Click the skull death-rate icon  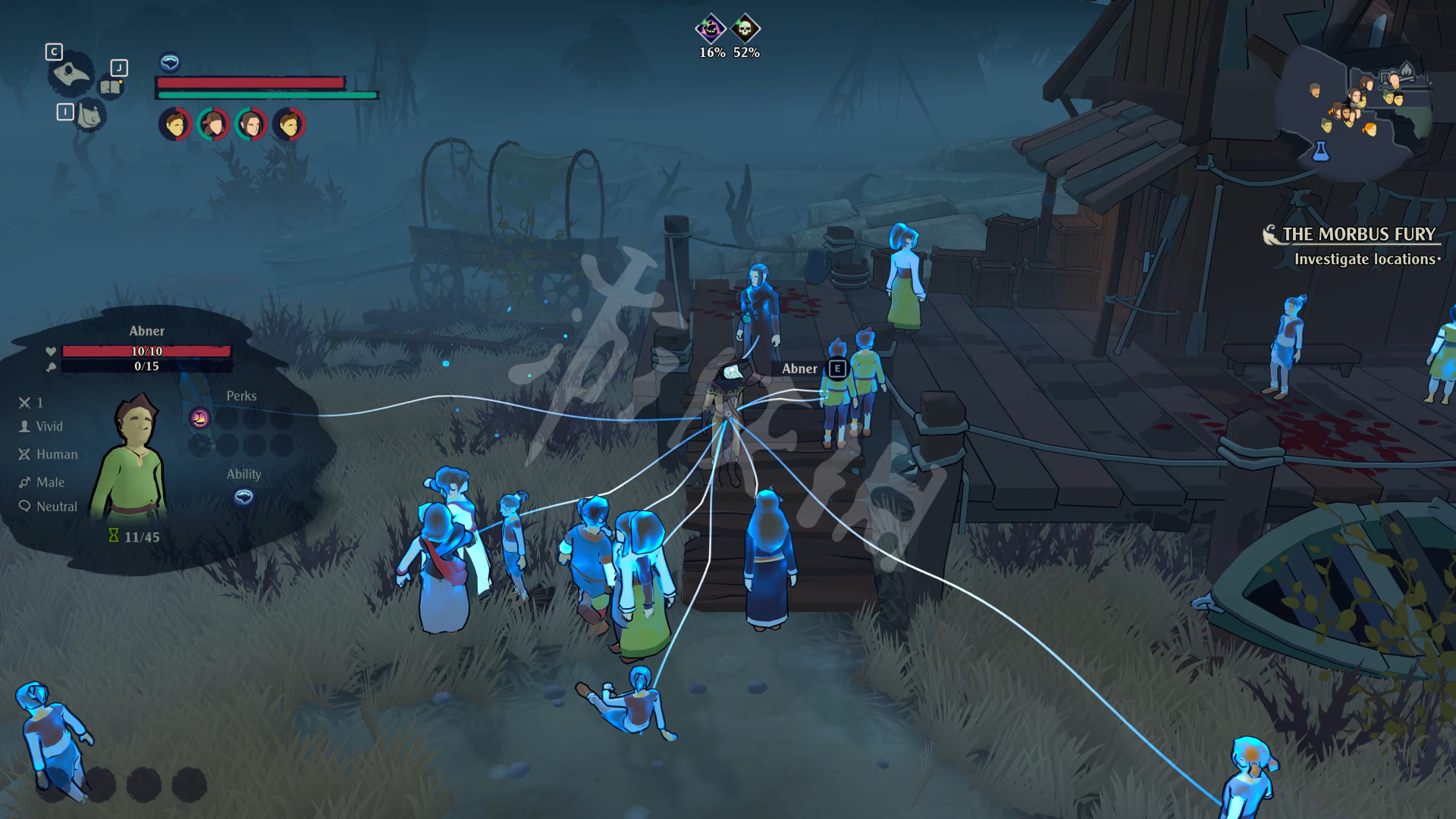(745, 30)
